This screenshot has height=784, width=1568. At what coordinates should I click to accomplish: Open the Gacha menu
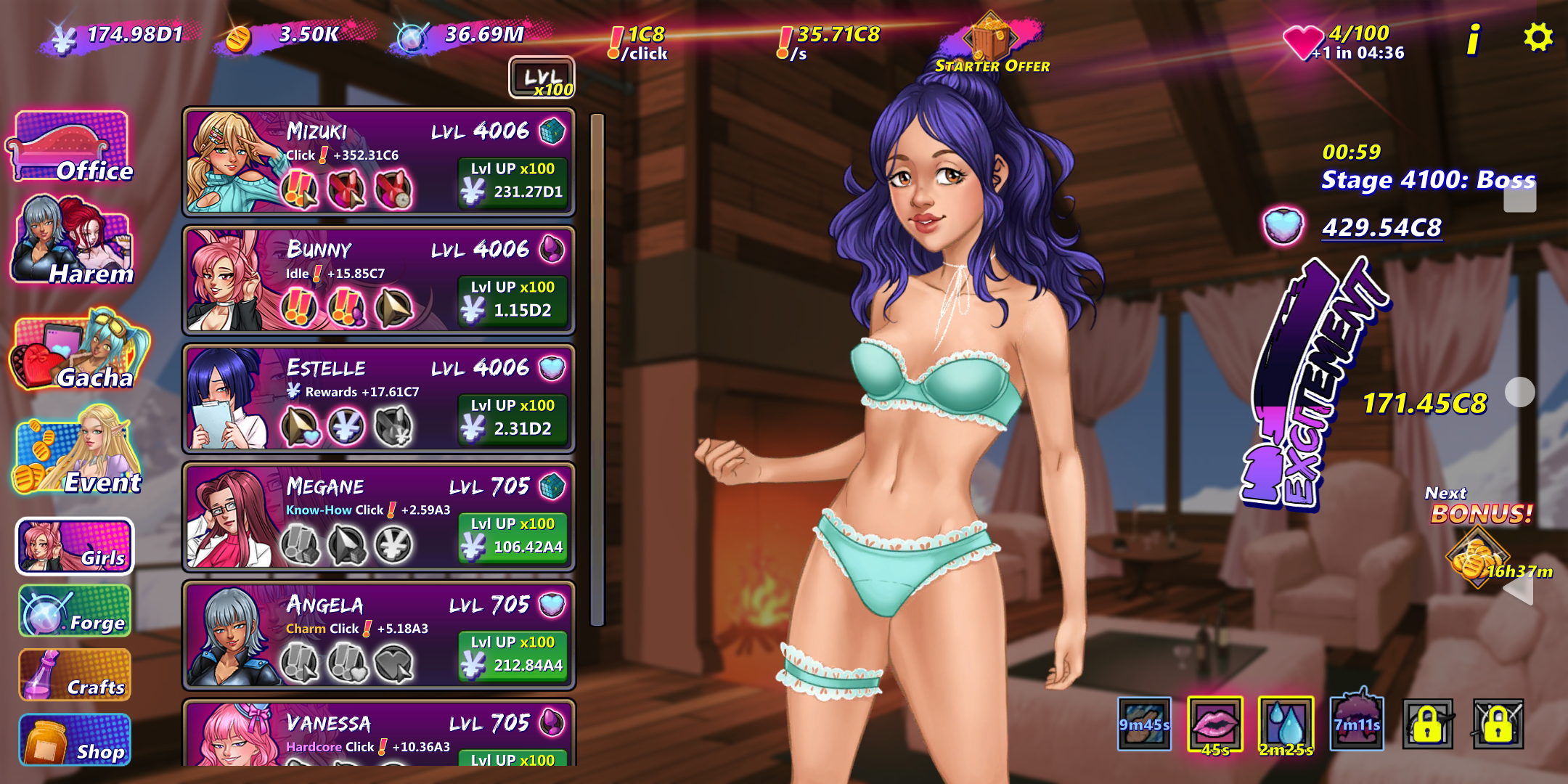78,351
